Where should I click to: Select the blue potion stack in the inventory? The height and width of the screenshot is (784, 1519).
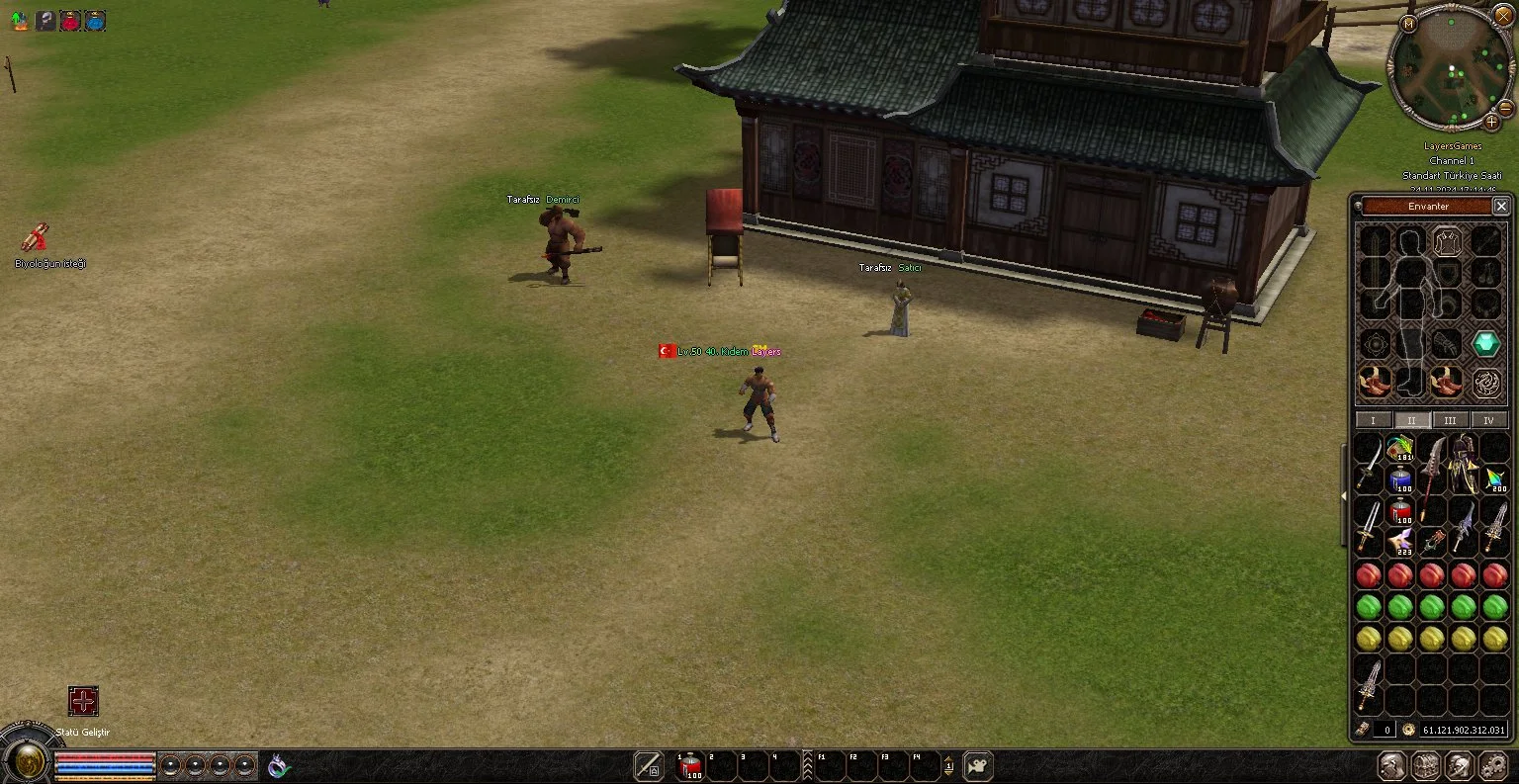[x=1400, y=480]
